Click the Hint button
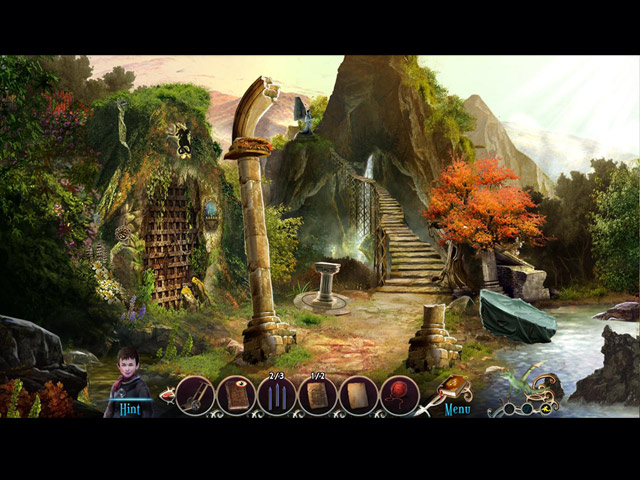The height and width of the screenshot is (480, 640). pyautogui.click(x=126, y=409)
